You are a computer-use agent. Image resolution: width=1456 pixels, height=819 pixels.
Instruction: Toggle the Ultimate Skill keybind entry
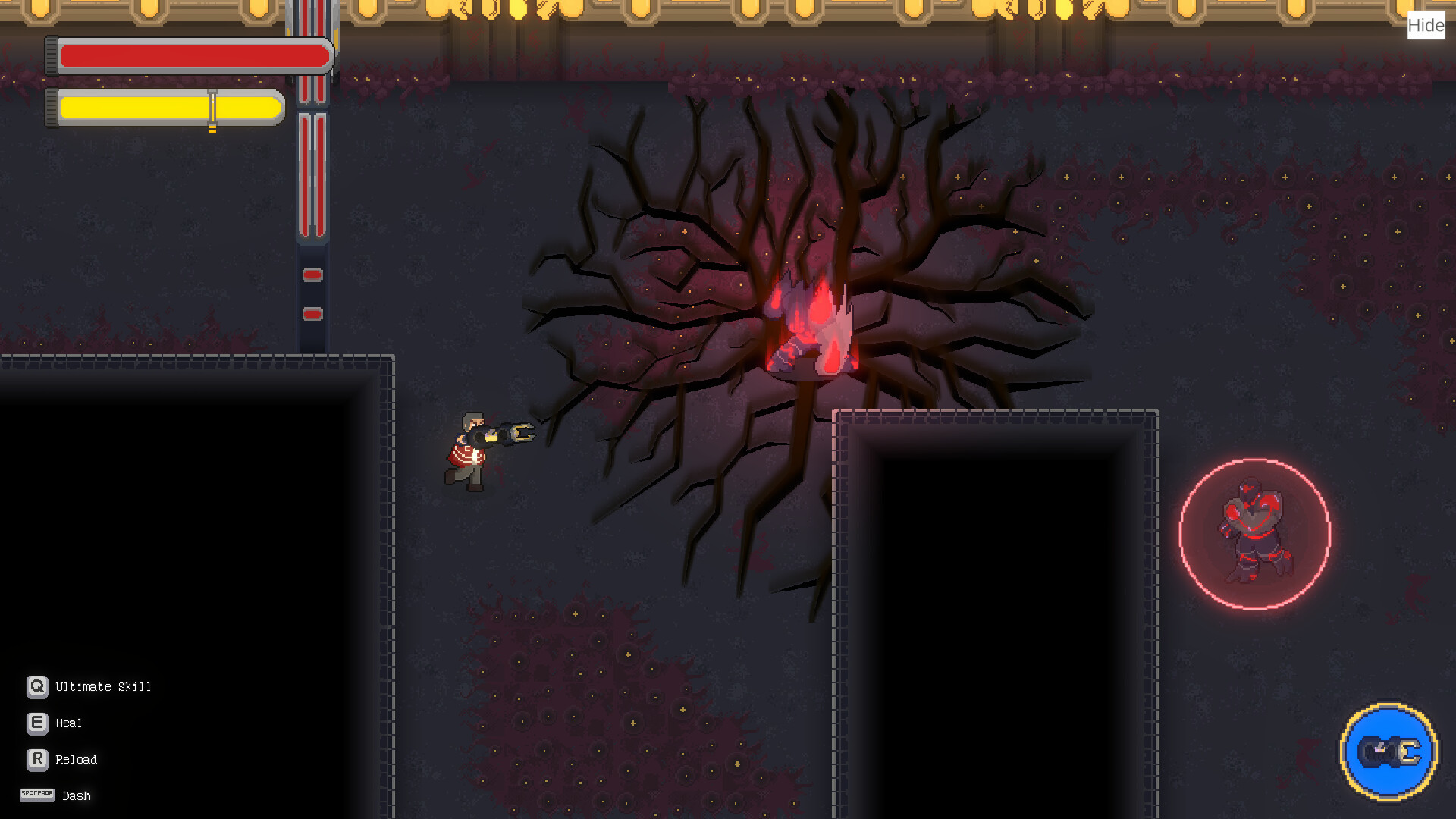click(102, 686)
